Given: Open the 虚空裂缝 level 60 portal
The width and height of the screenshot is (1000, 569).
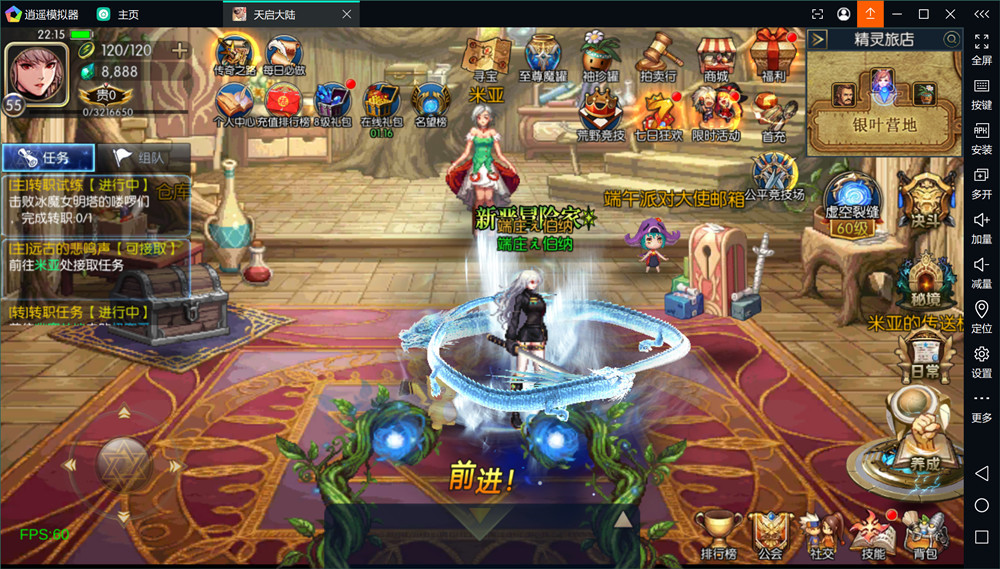Looking at the screenshot, I should pyautogui.click(x=849, y=203).
